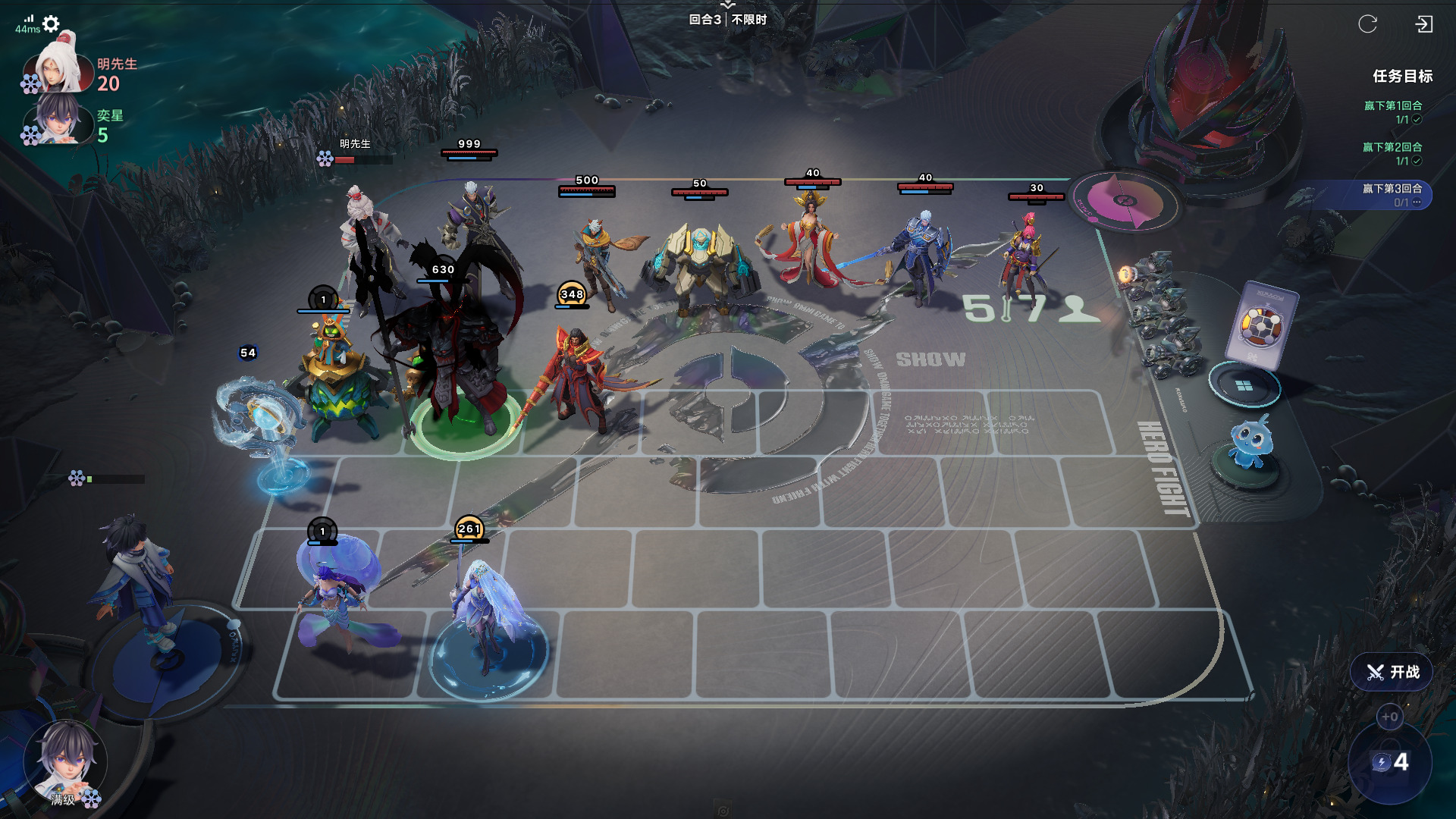Click the 开战 start battle button
Screen dimensions: 1456x819
(1392, 672)
